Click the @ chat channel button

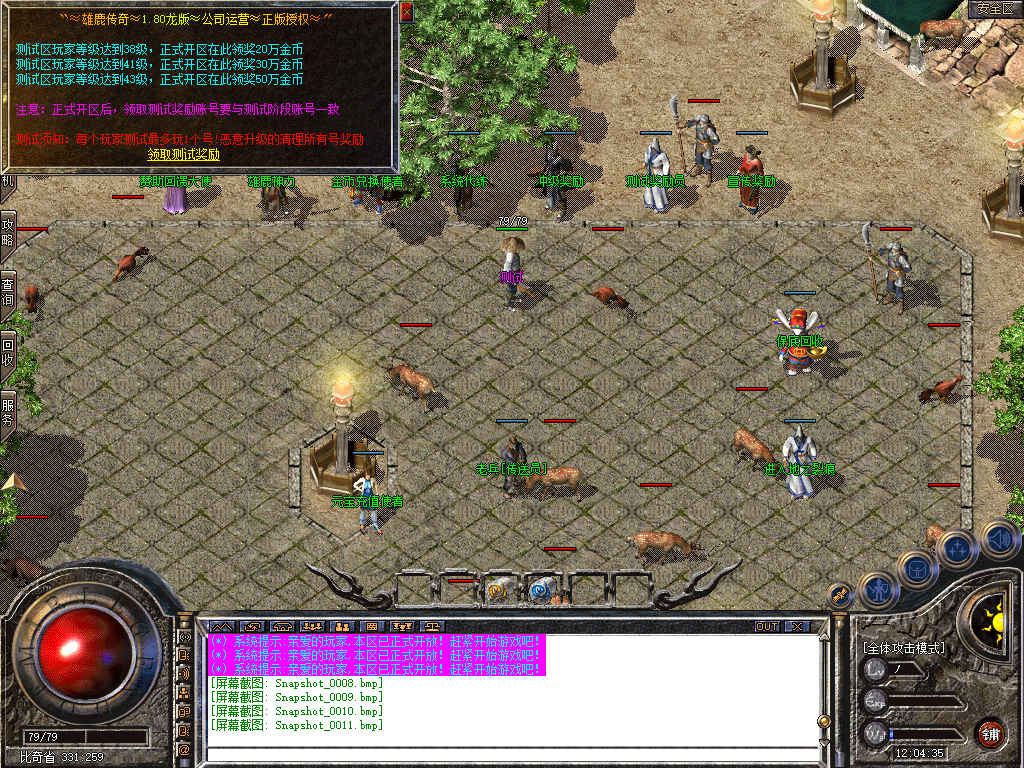[x=185, y=749]
